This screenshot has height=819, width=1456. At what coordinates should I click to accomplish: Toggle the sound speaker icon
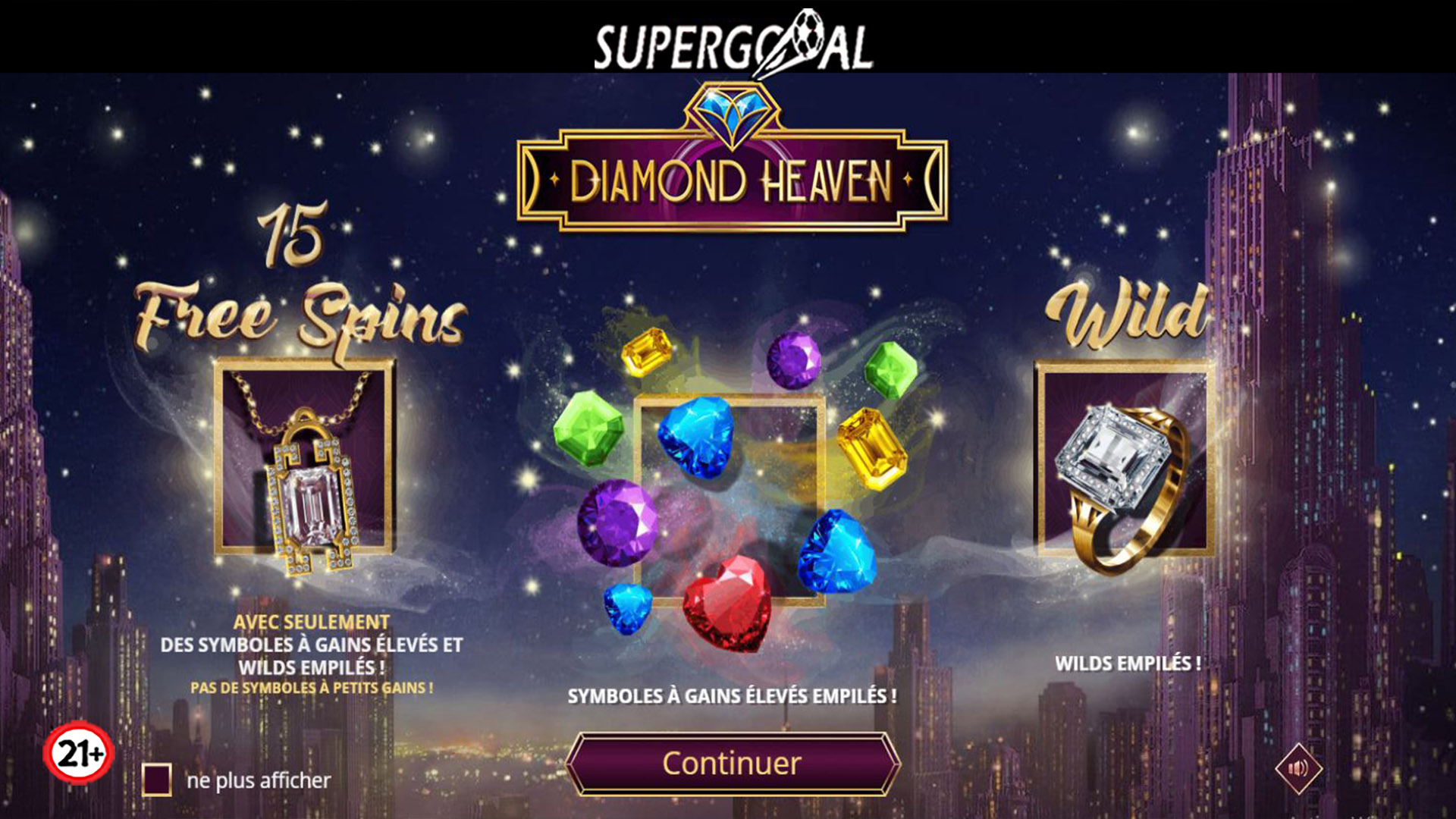1298,769
